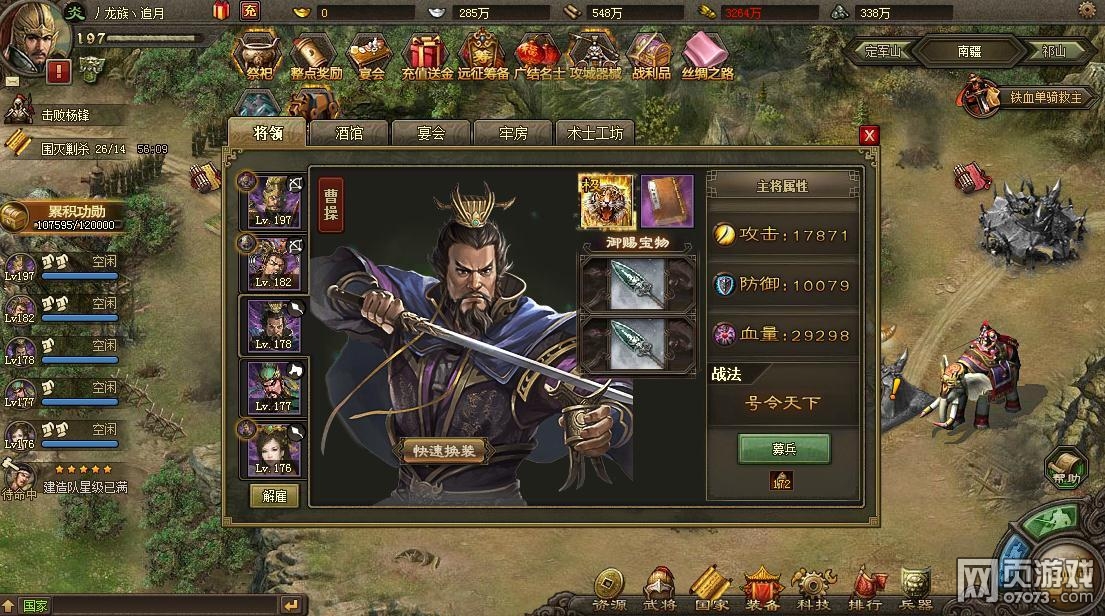
Task: Switch to the 酒馆 tavern tab
Action: [349, 133]
